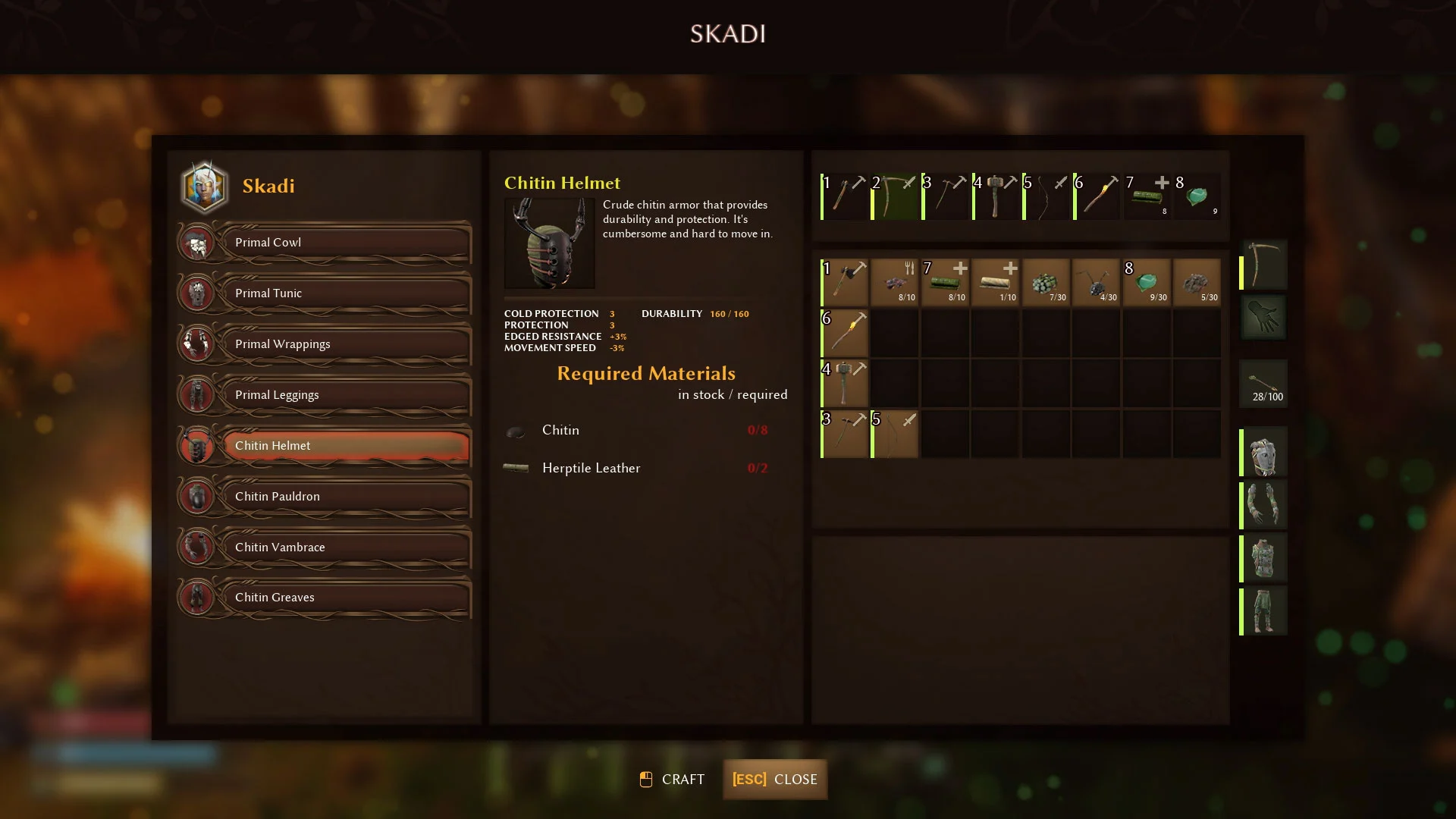Select hotbar slot 4 hammer
This screenshot has height=819, width=1456.
click(x=996, y=197)
